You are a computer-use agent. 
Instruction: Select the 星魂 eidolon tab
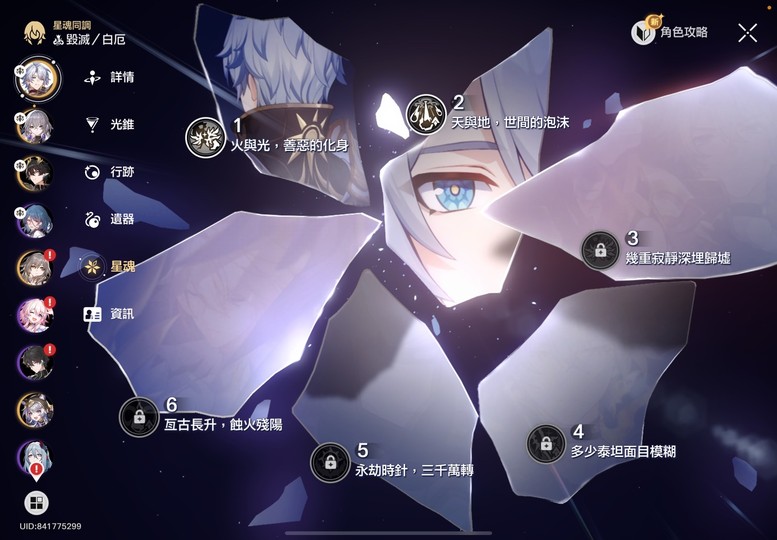click(110, 267)
